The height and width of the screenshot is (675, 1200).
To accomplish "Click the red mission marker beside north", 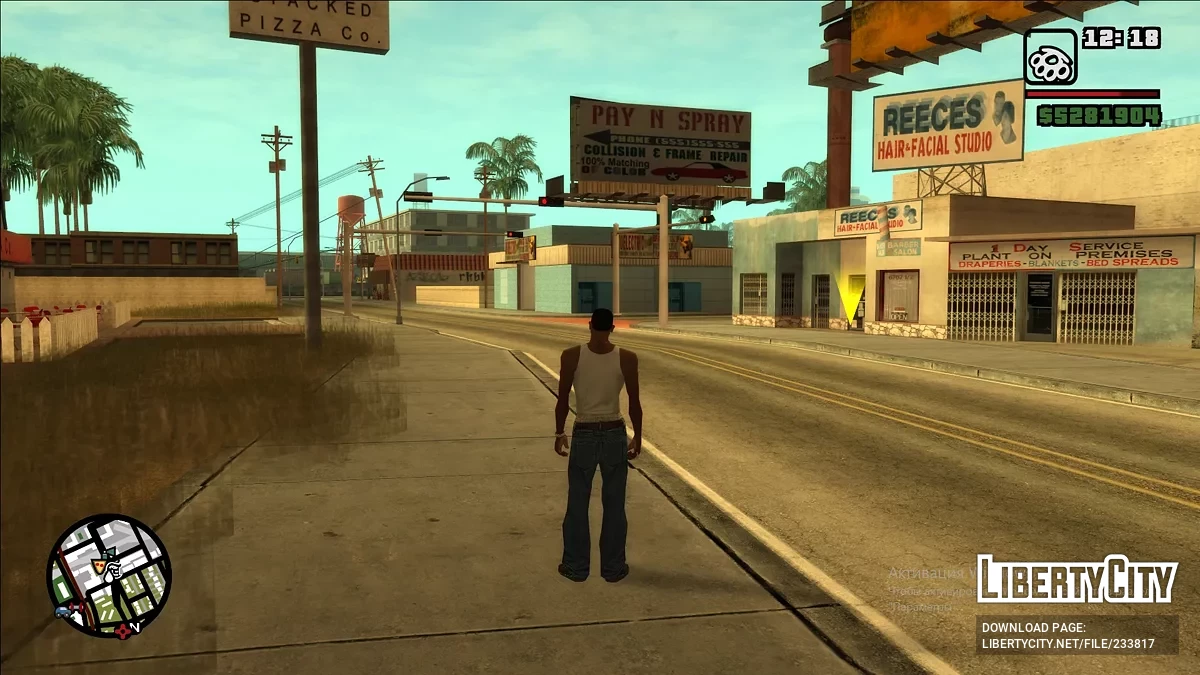I will [x=124, y=630].
